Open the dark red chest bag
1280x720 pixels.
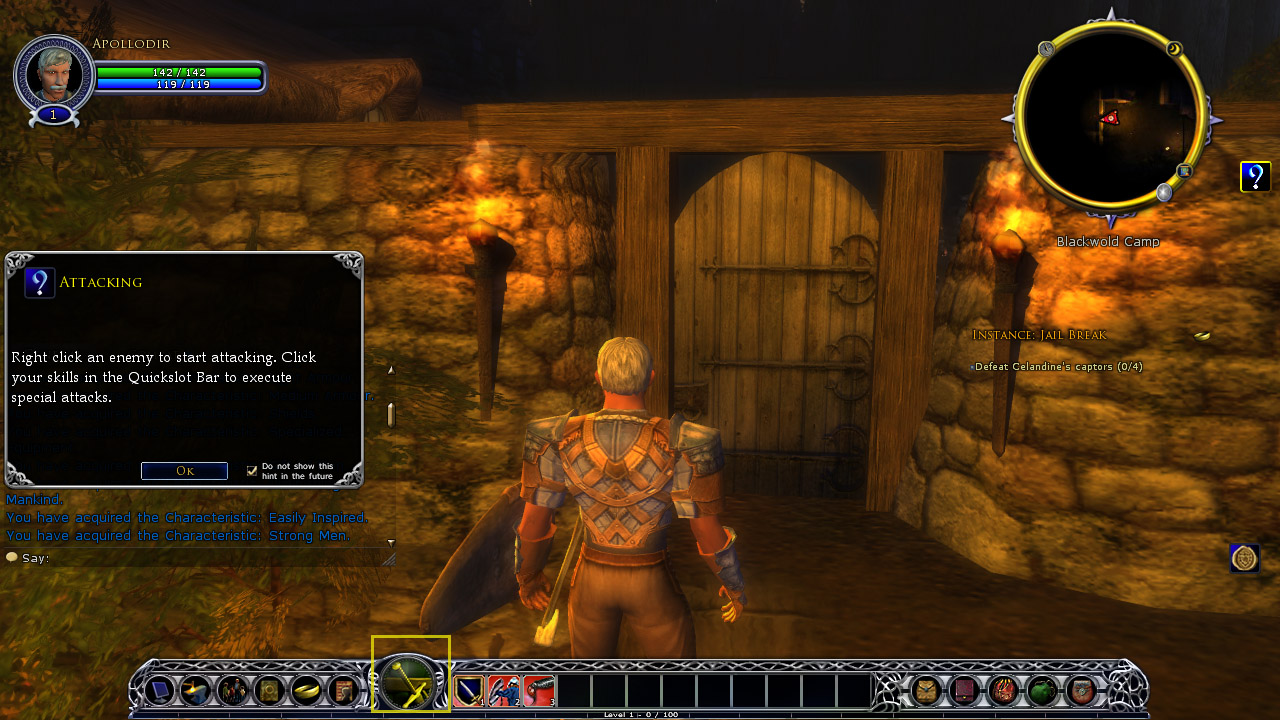[965, 690]
